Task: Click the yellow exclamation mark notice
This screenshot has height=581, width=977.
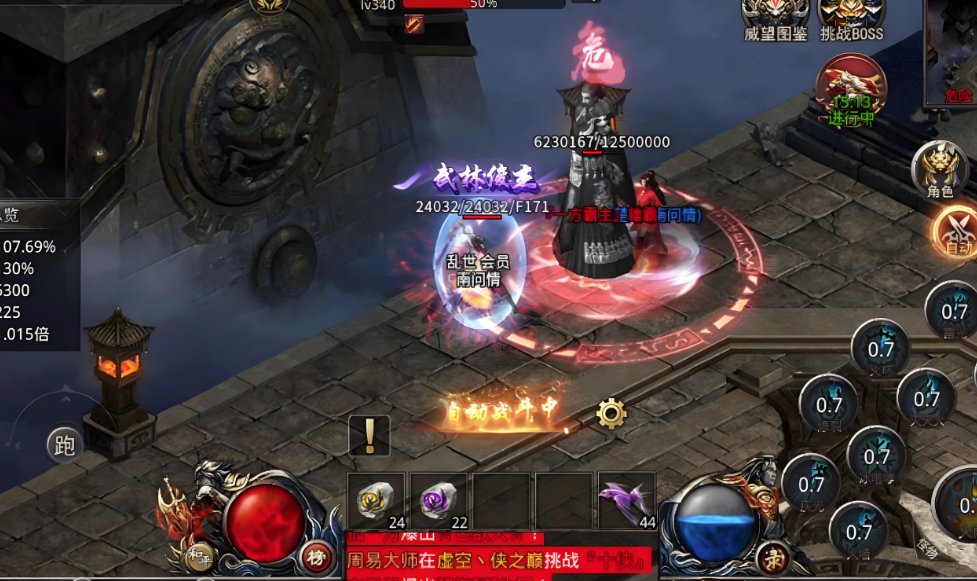Action: 369,436
